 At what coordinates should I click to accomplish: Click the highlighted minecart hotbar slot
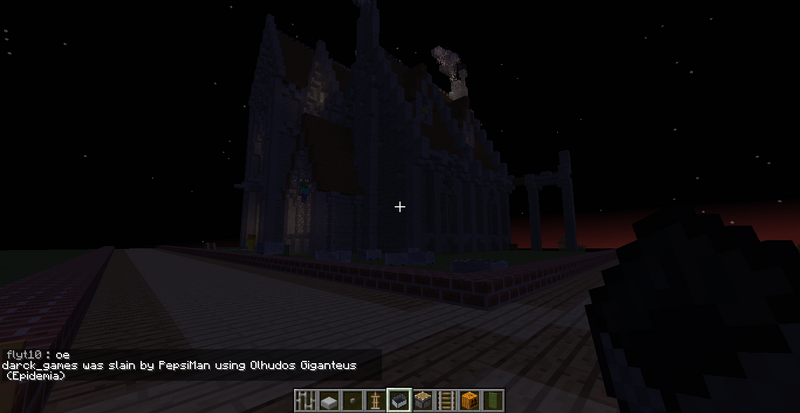click(399, 401)
